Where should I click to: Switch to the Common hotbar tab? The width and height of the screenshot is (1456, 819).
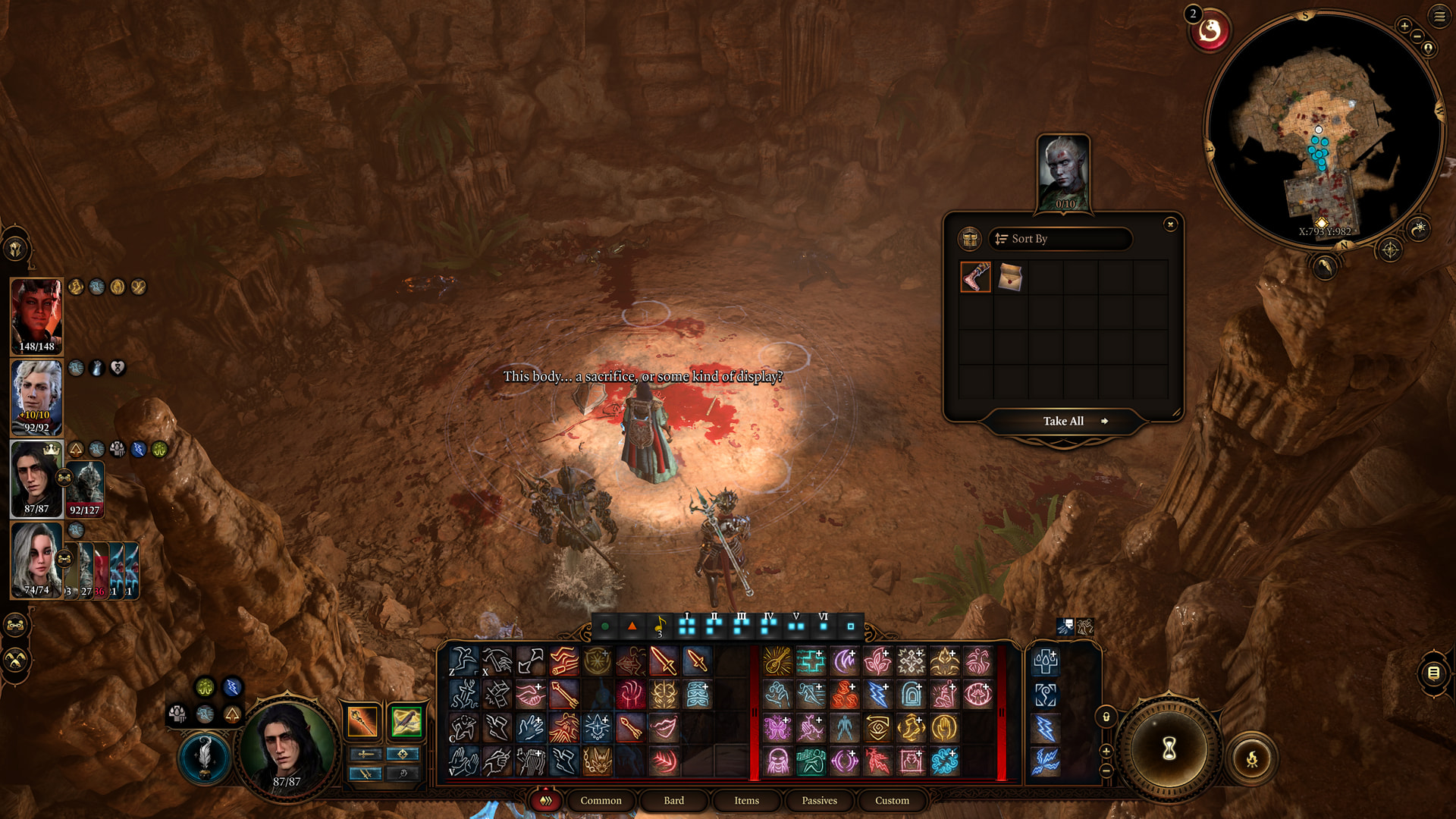(601, 801)
